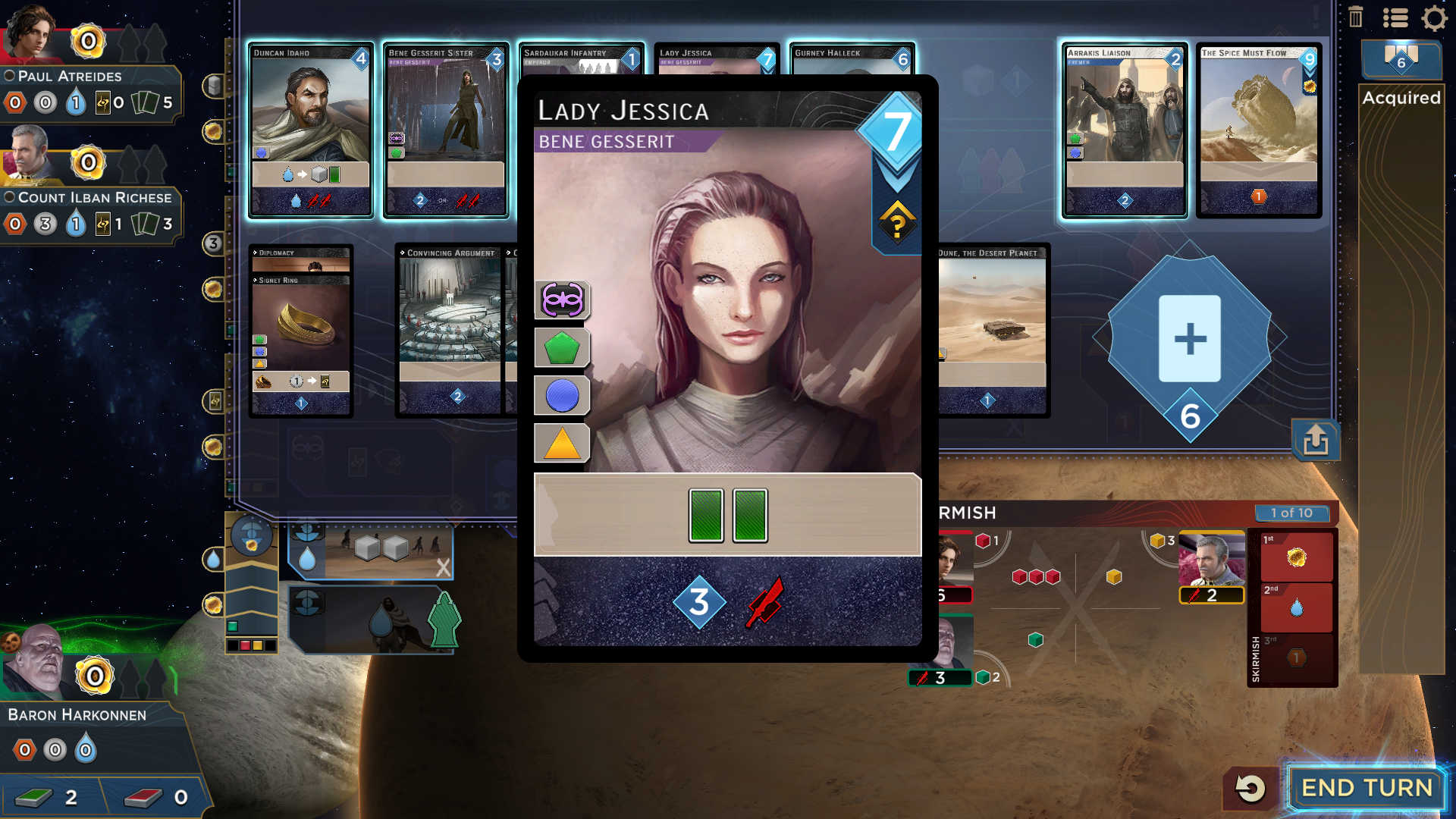Undo the last action with the arrow button
The width and height of the screenshot is (1456, 819).
pos(1250,788)
